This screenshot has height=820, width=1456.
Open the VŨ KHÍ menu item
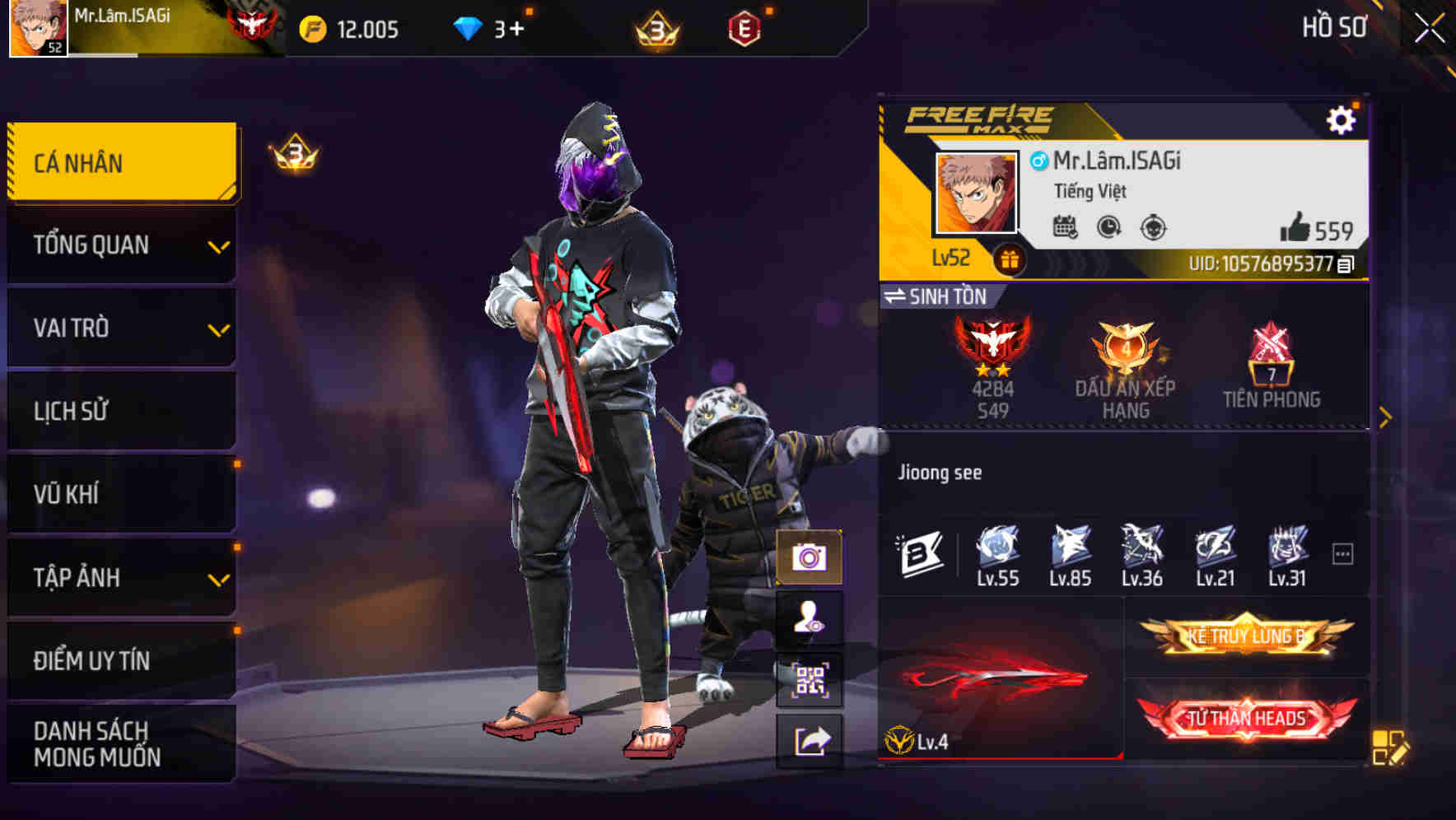121,494
